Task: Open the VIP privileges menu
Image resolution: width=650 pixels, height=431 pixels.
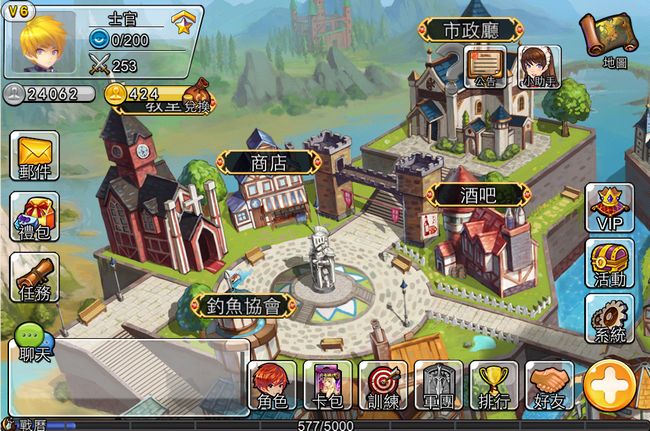Action: tap(608, 207)
